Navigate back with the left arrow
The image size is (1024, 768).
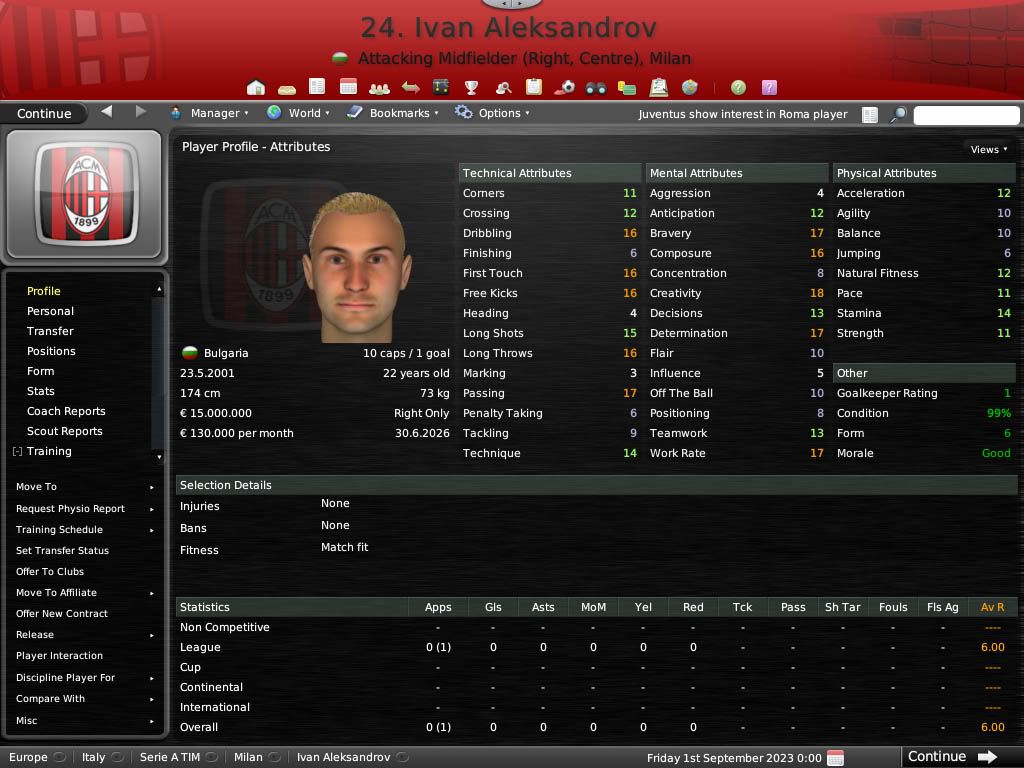(x=107, y=112)
